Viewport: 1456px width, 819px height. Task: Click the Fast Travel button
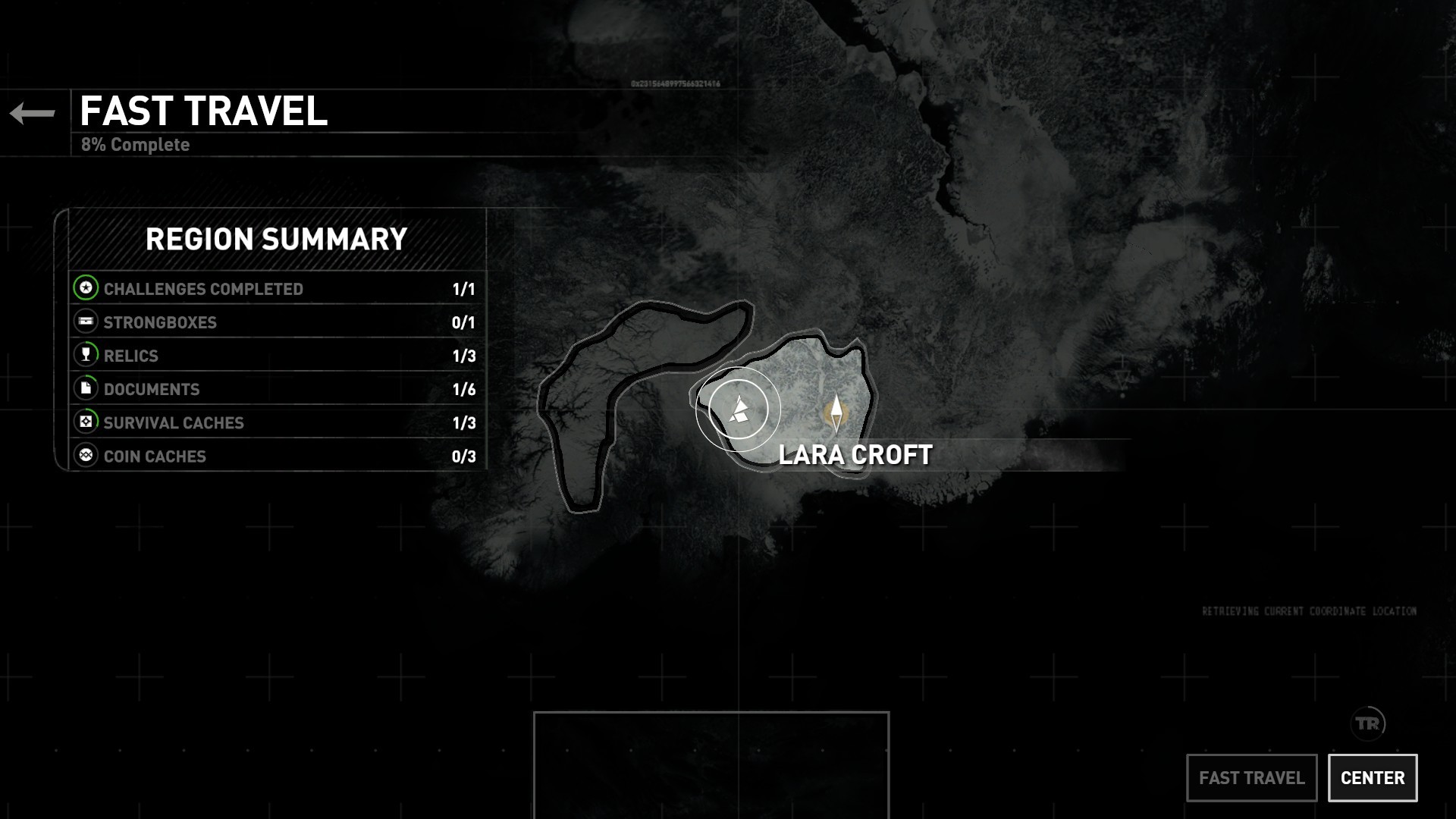[x=1251, y=778]
